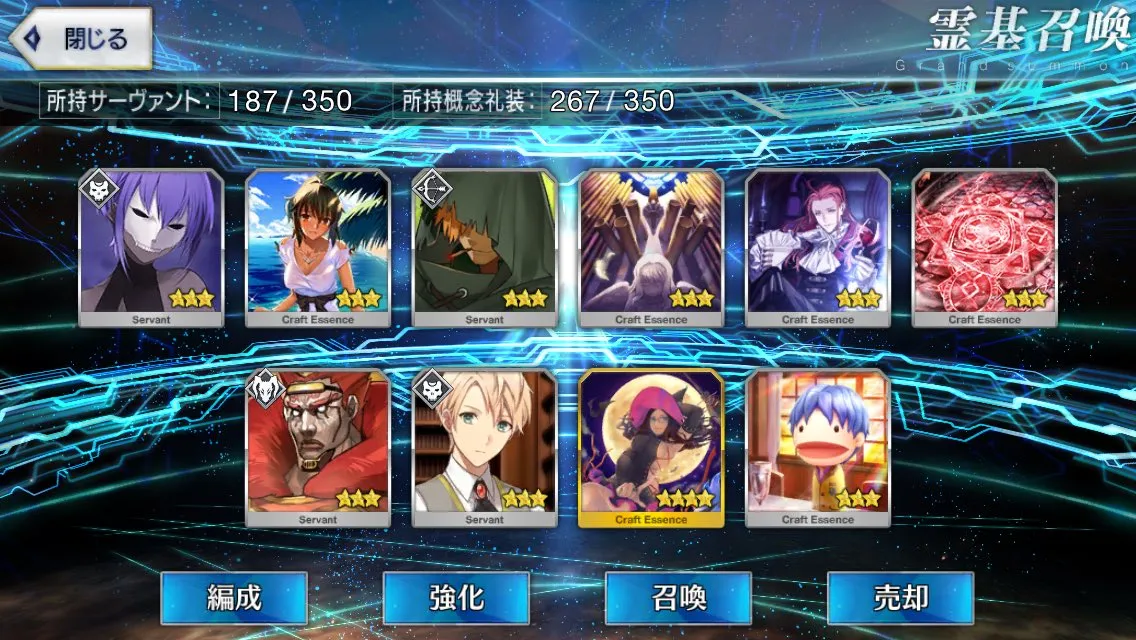Screen dimensions: 1136x640
Task: Inspect the winged figure Craft Essence card
Action: point(651,247)
